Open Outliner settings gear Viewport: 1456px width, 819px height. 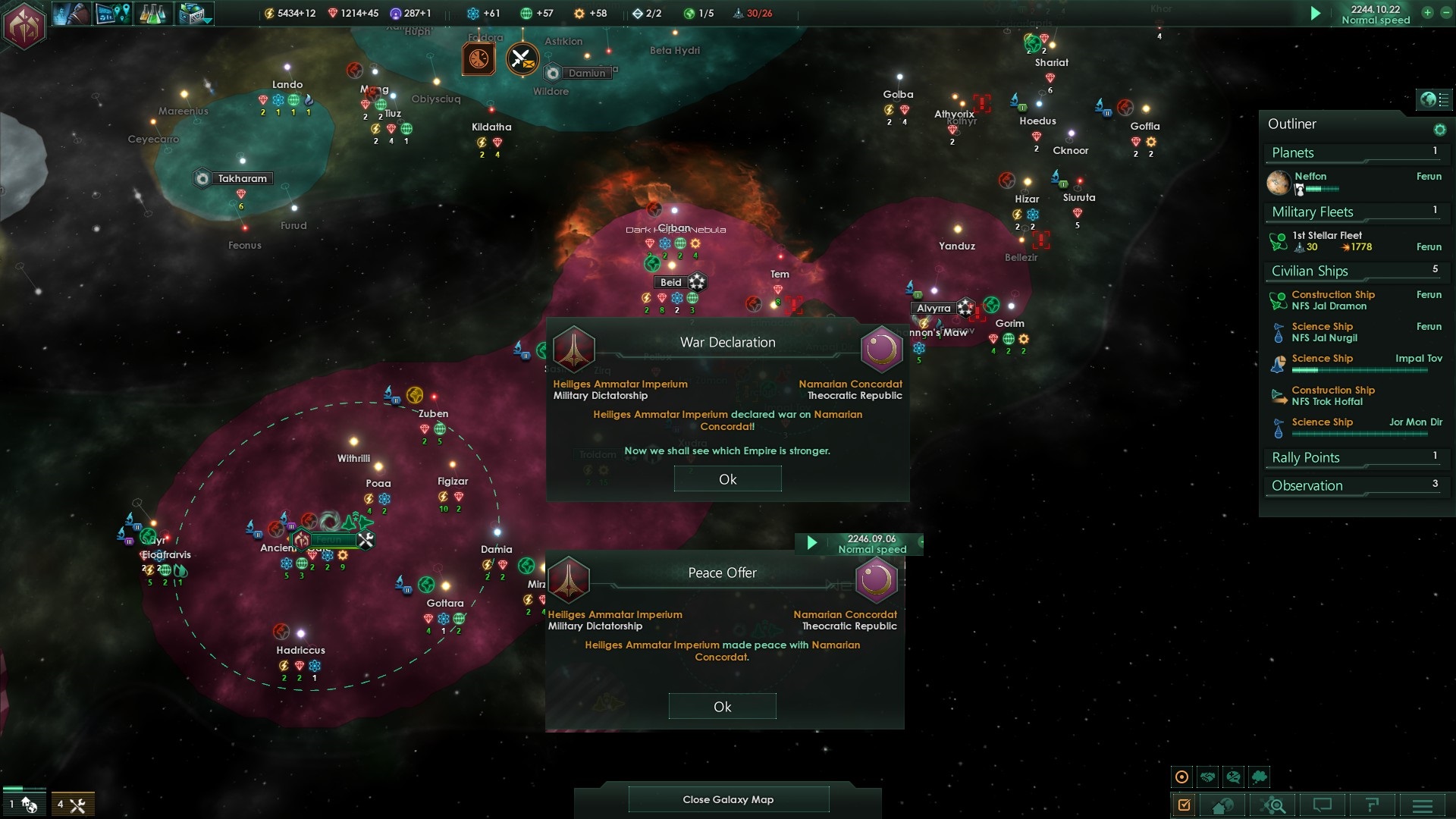pos(1439,130)
